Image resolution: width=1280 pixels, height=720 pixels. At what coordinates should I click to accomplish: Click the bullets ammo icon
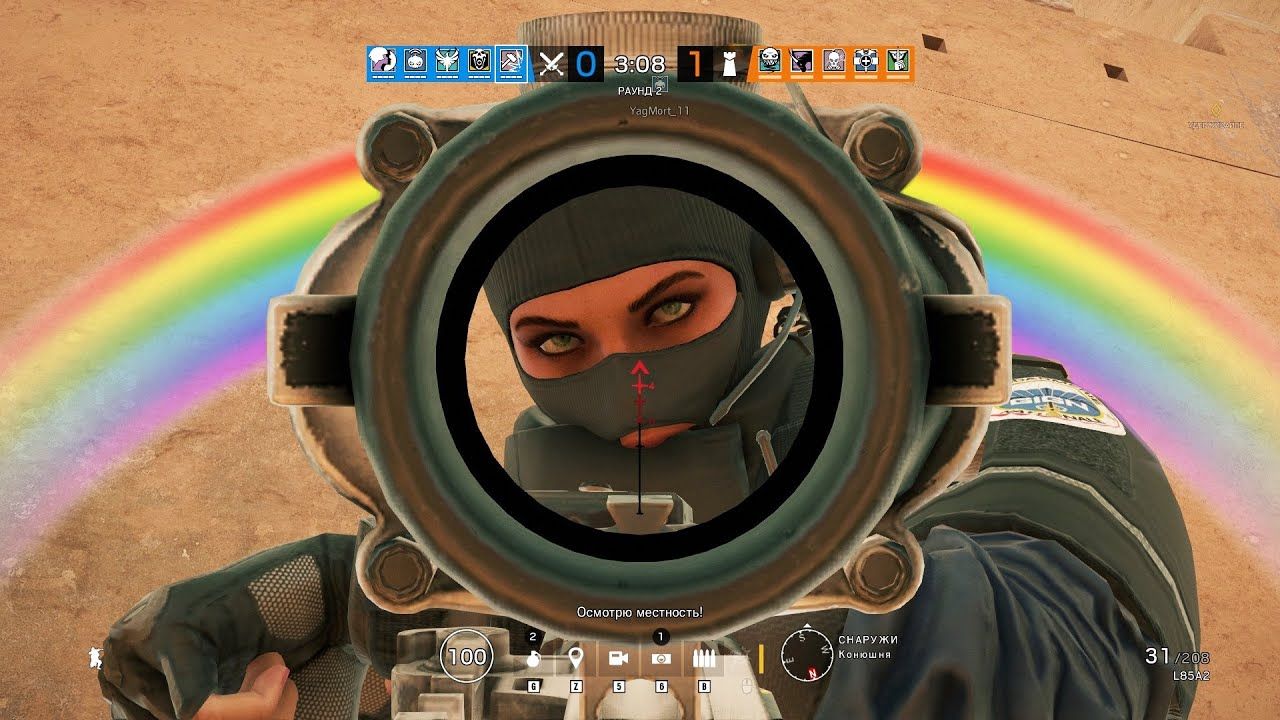(x=705, y=657)
